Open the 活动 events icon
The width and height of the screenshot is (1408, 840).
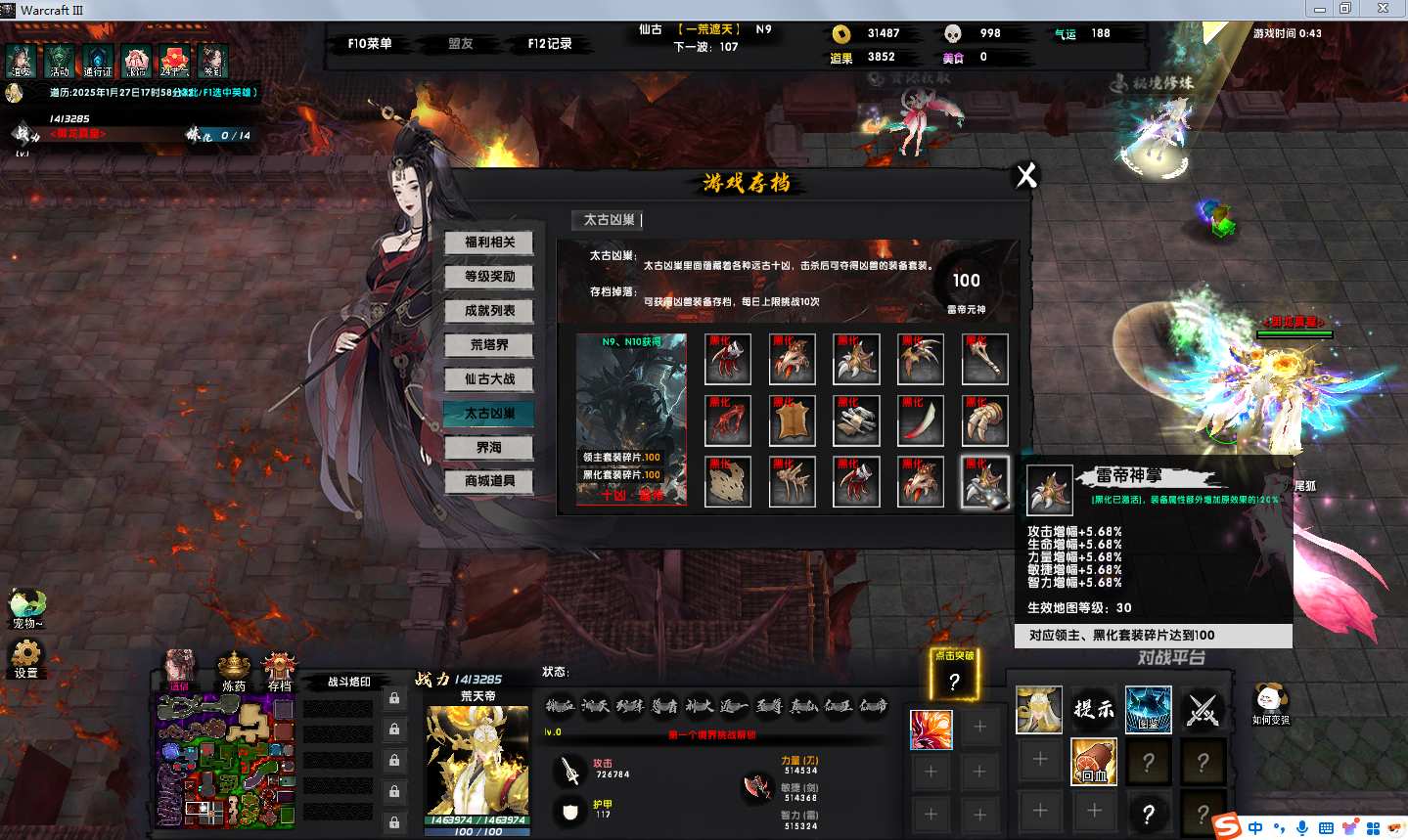pos(61,60)
